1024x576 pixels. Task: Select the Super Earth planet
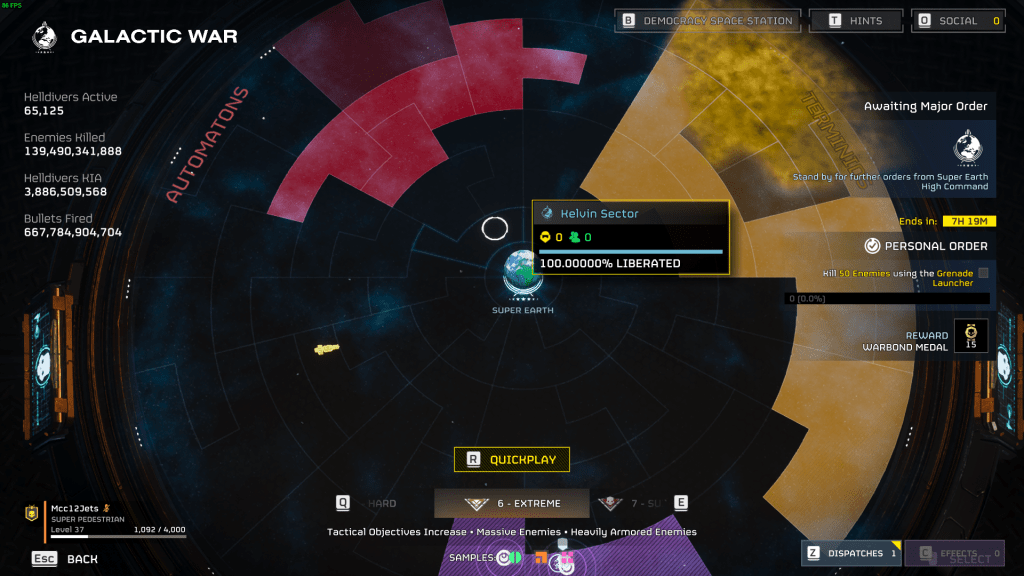coord(522,273)
